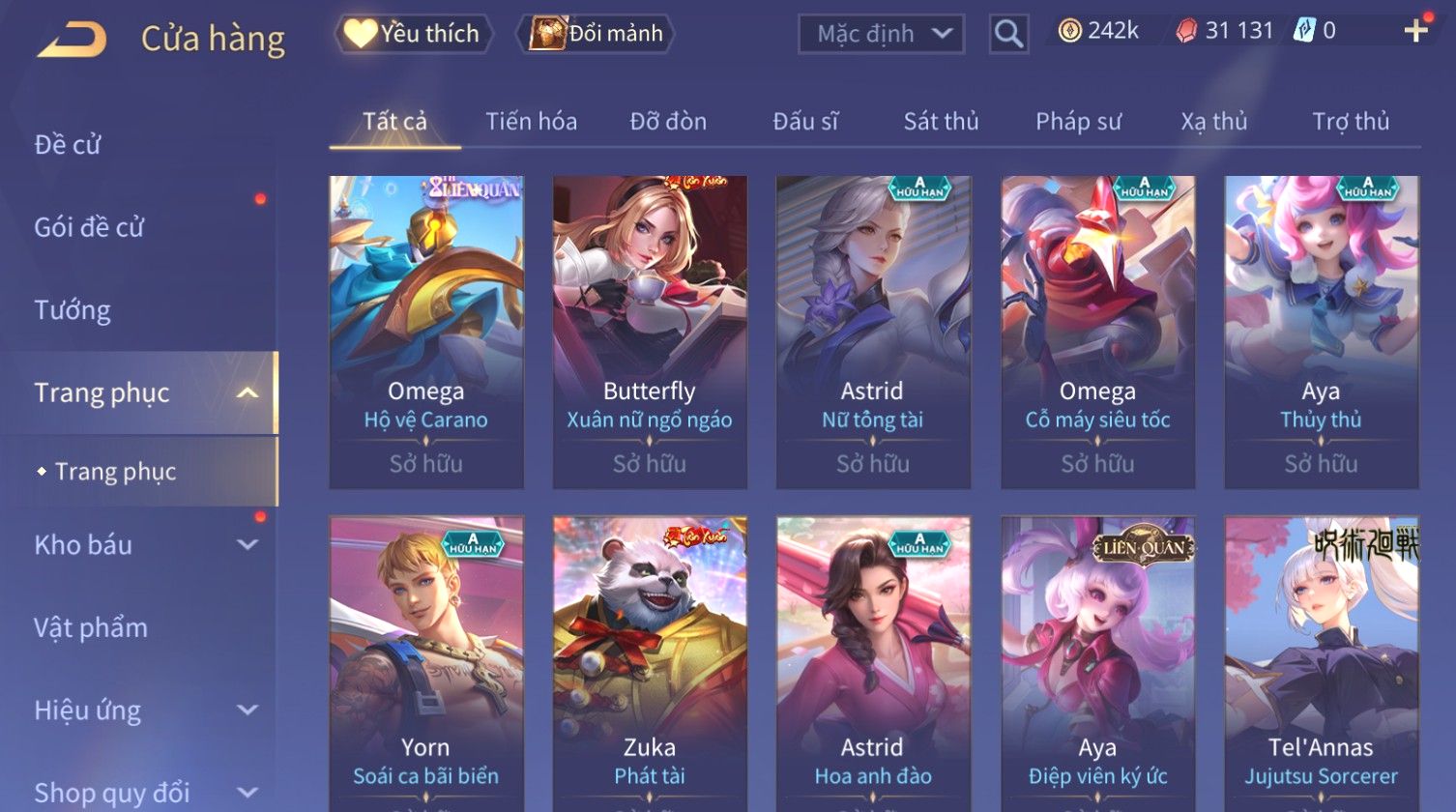
Task: Go to the Tướng section
Action: pyautogui.click(x=73, y=310)
